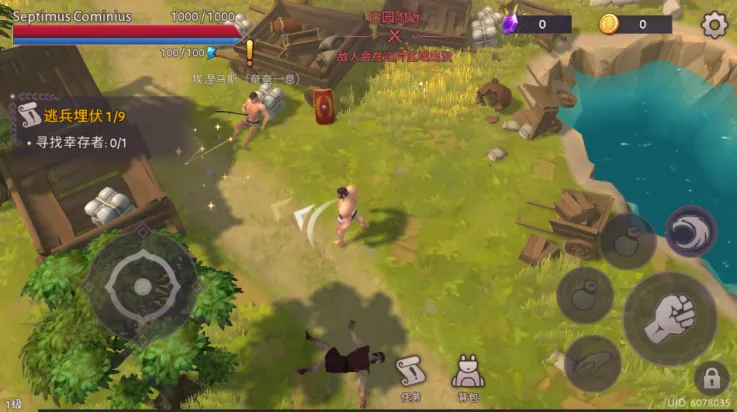
Task: Activate the swirling wave dodge skill
Action: pyautogui.click(x=690, y=232)
